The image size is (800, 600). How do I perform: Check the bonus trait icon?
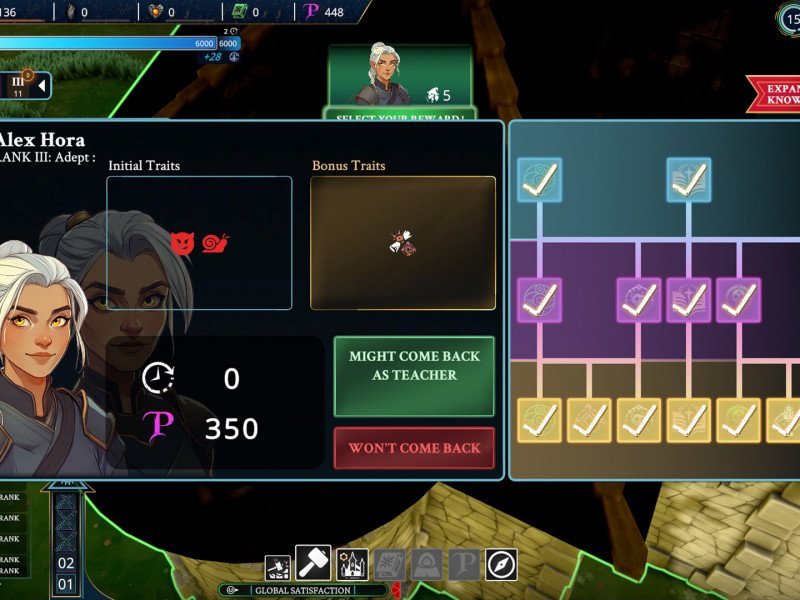click(x=402, y=243)
